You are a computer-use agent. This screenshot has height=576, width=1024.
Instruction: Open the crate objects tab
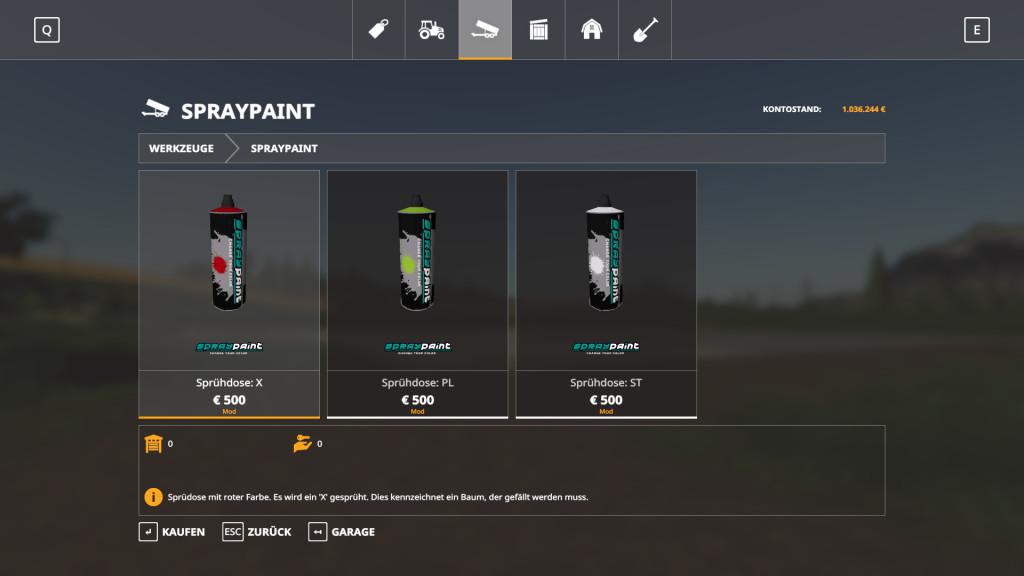pos(539,30)
